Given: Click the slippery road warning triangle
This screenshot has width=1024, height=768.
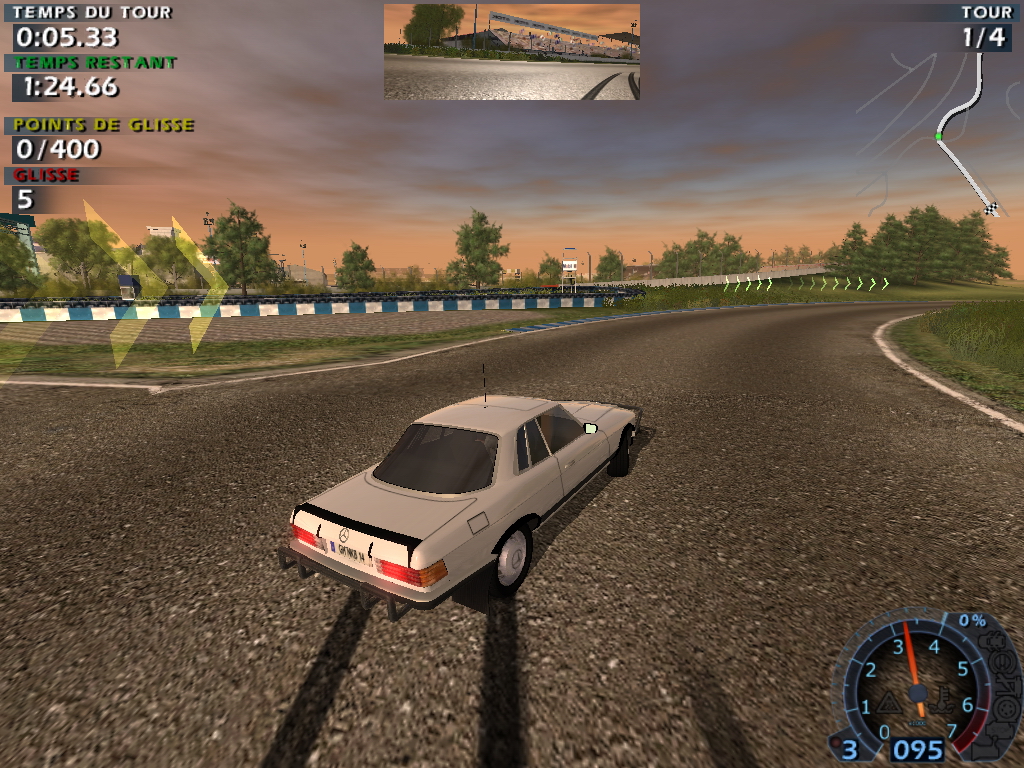Looking at the screenshot, I should click(890, 702).
